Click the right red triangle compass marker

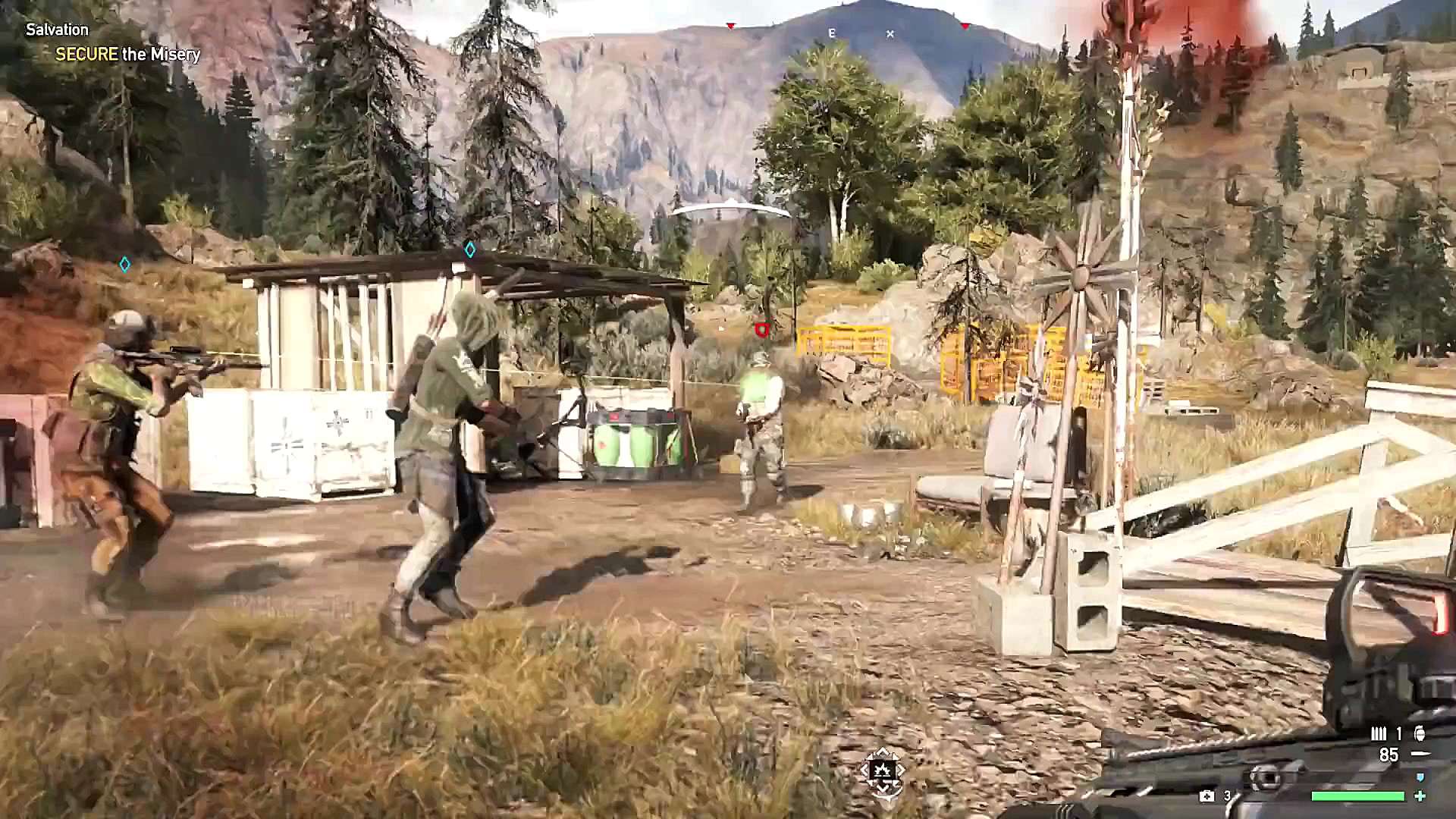(965, 25)
